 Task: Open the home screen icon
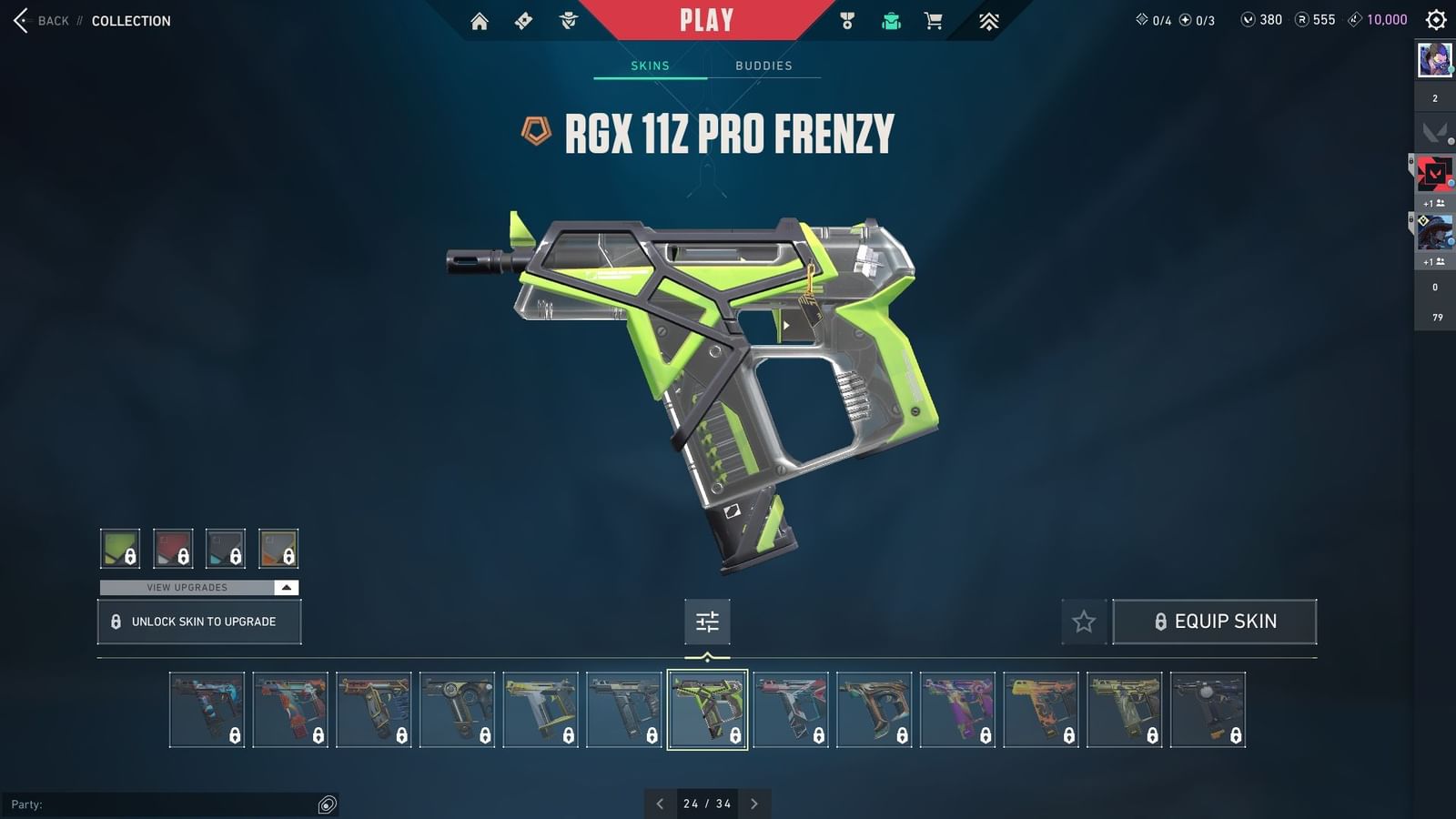pyautogui.click(x=480, y=19)
